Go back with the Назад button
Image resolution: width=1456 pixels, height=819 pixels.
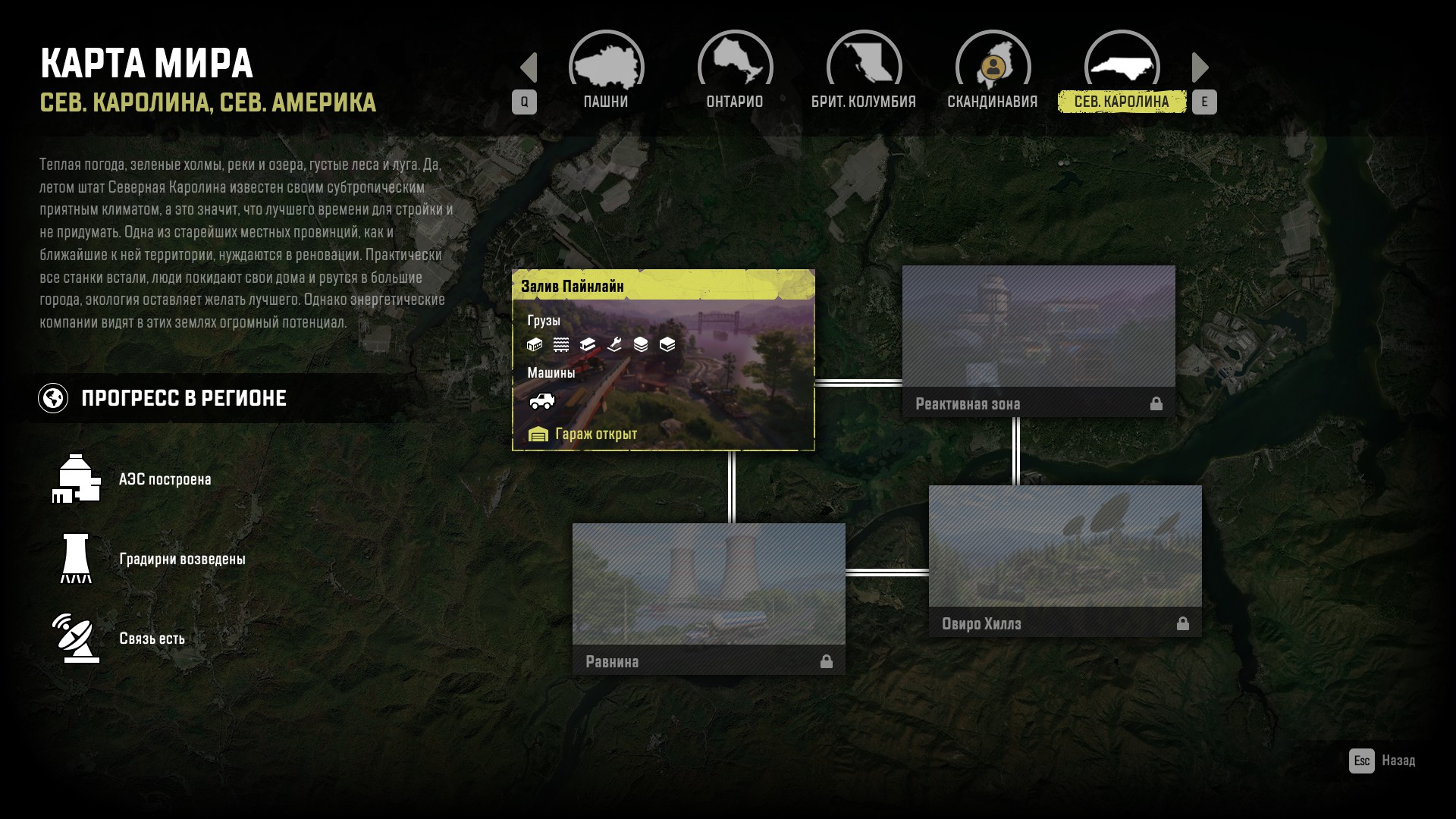1382,761
